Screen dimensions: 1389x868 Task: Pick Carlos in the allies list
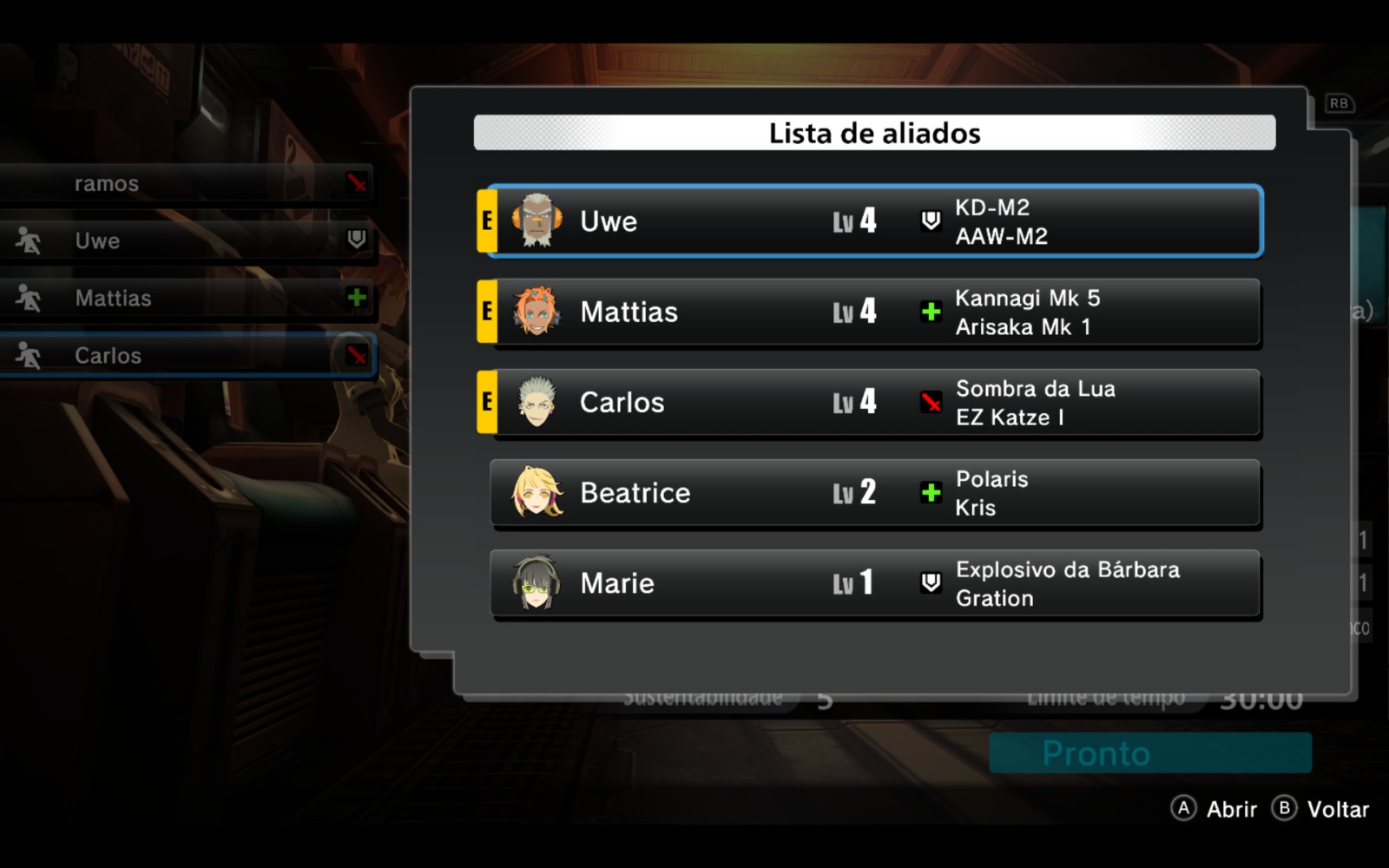pos(873,403)
